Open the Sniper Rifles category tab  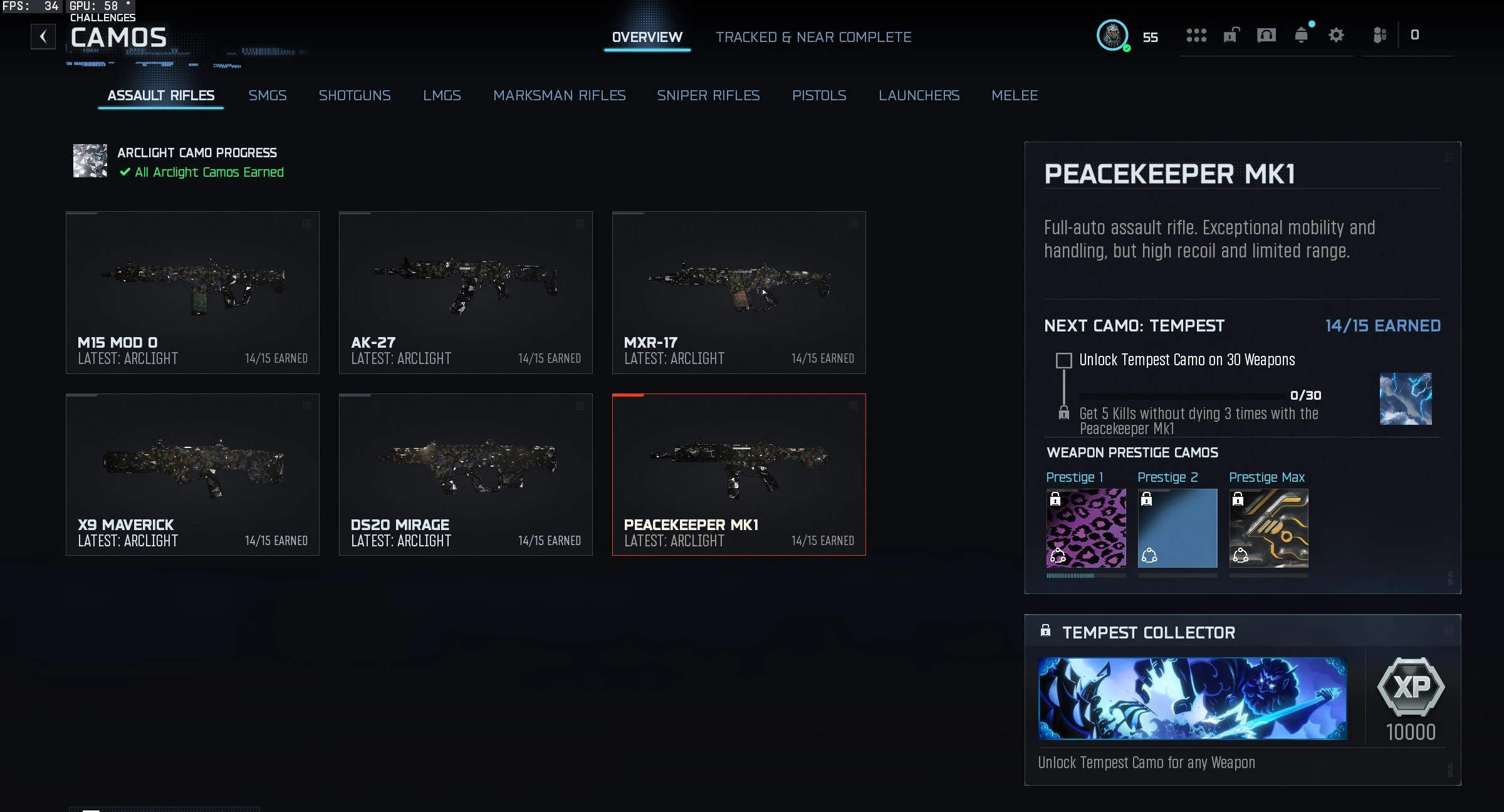click(708, 95)
